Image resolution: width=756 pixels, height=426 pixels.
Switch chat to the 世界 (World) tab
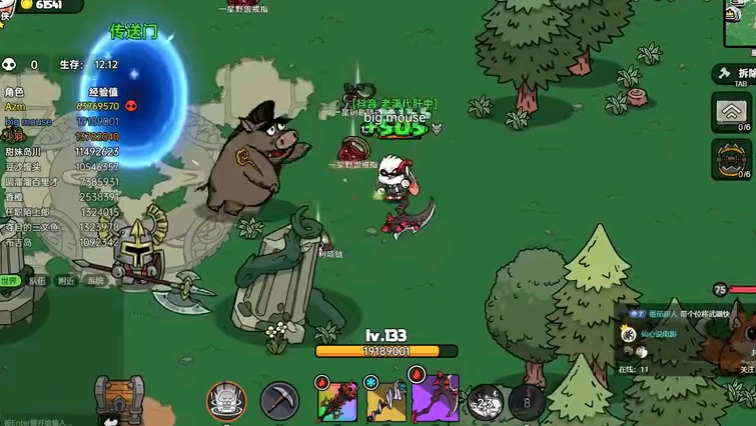(10, 281)
